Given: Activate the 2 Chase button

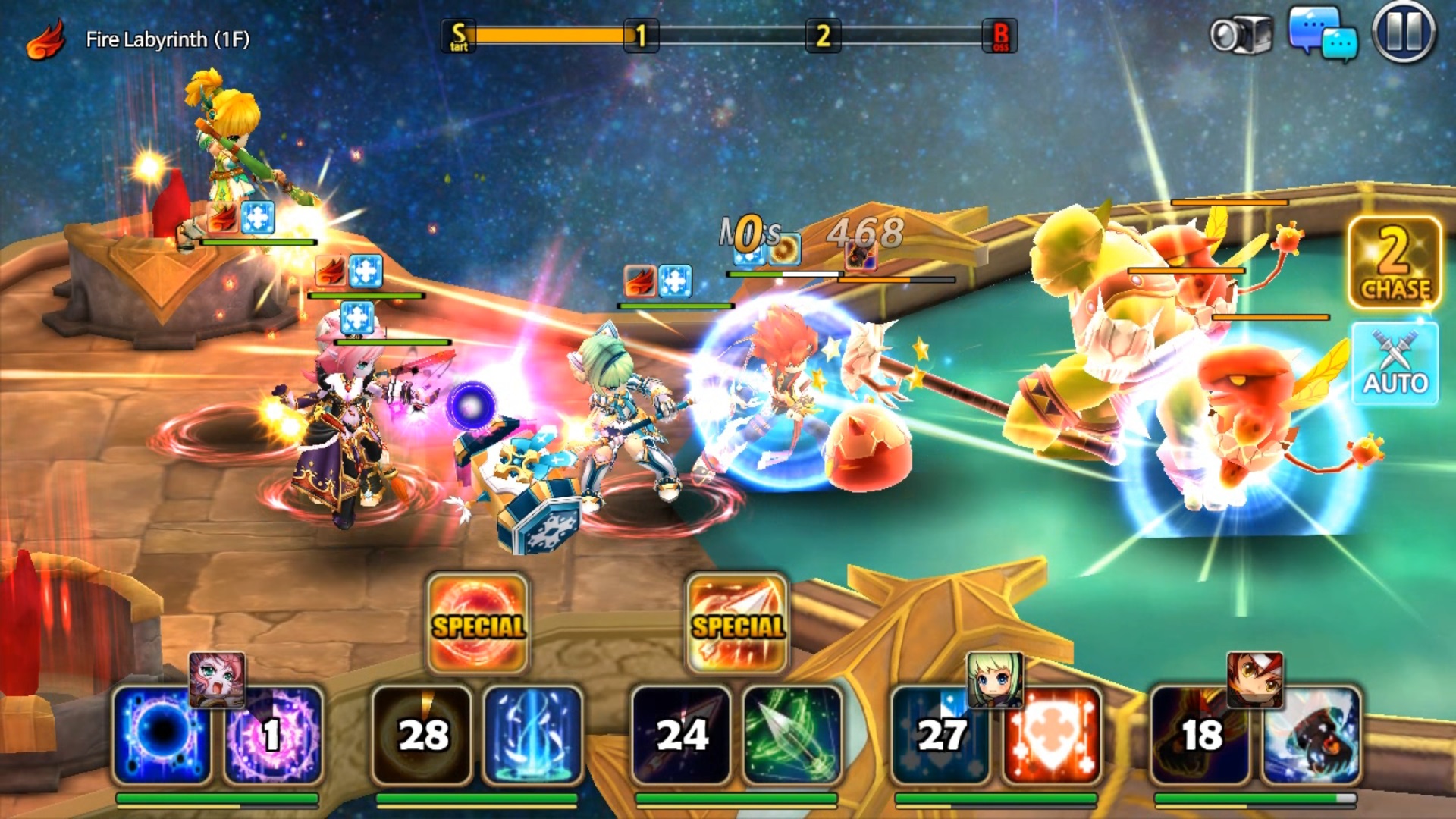Looking at the screenshot, I should tap(1395, 262).
